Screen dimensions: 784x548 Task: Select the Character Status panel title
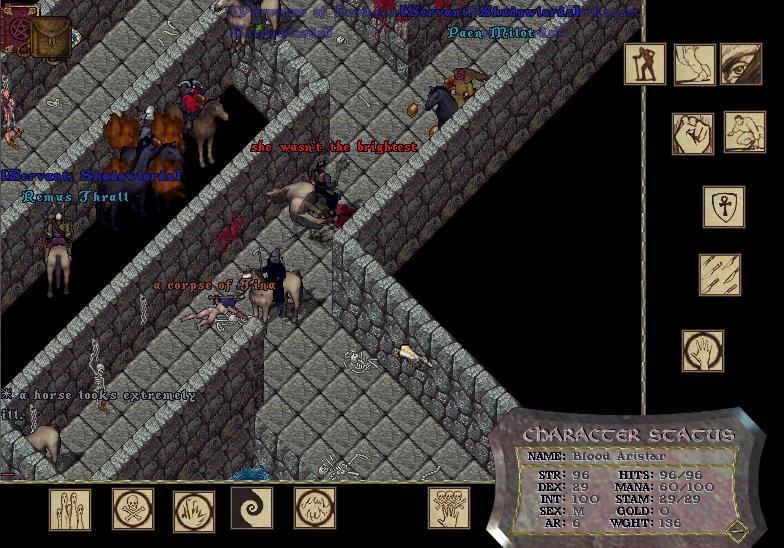coord(628,436)
